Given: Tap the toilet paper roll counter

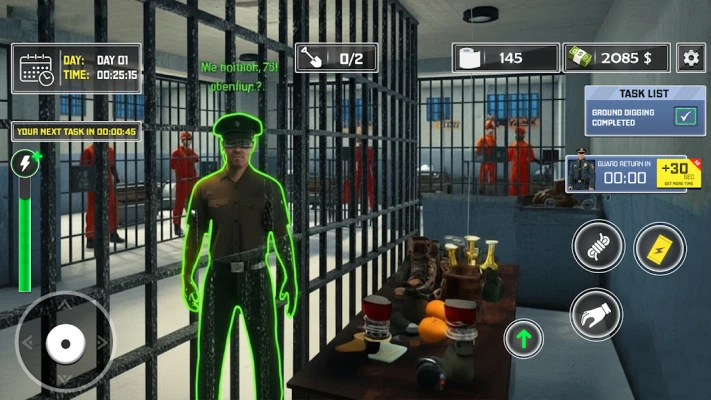Looking at the screenshot, I should 506,58.
